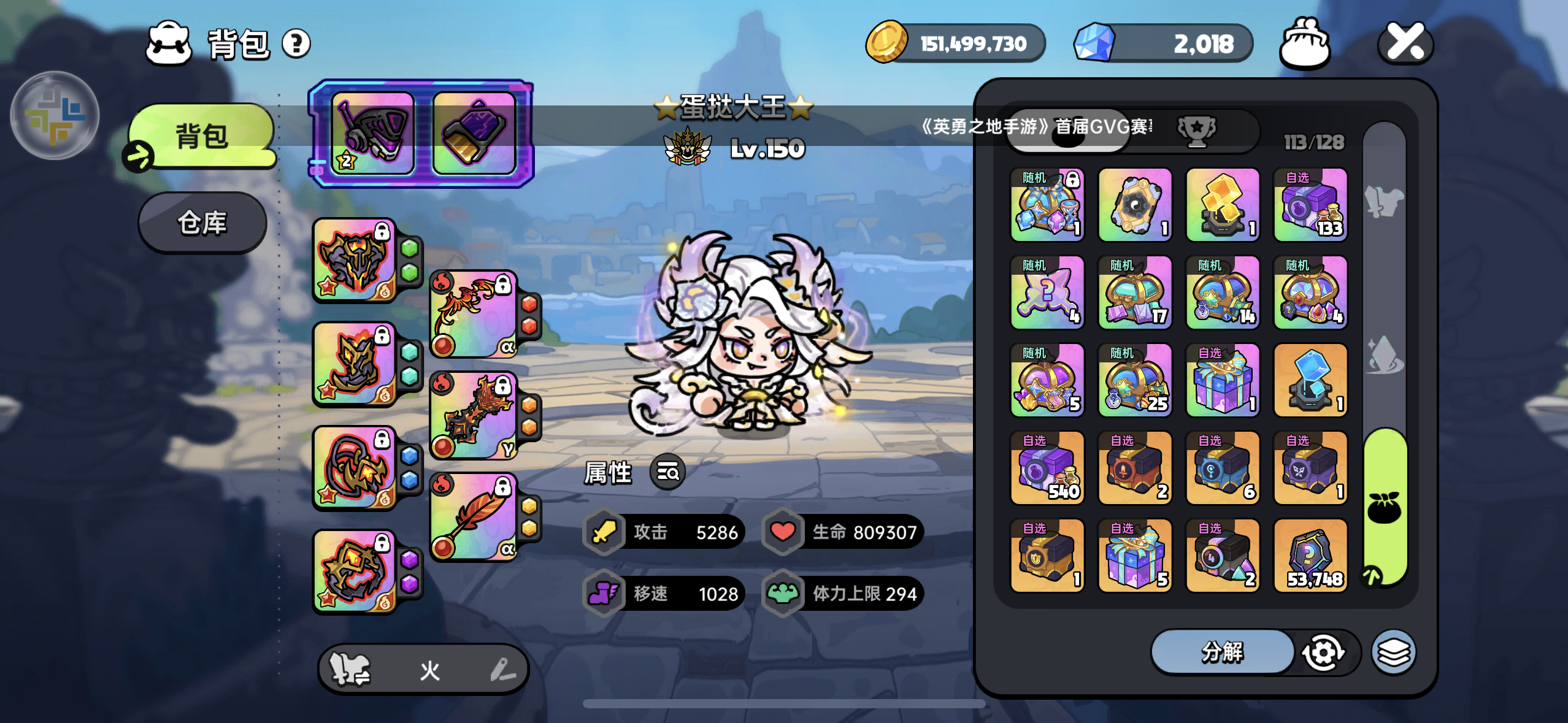Viewport: 1568px width, 723px height.
Task: Close the backpack screen
Action: 1405,43
